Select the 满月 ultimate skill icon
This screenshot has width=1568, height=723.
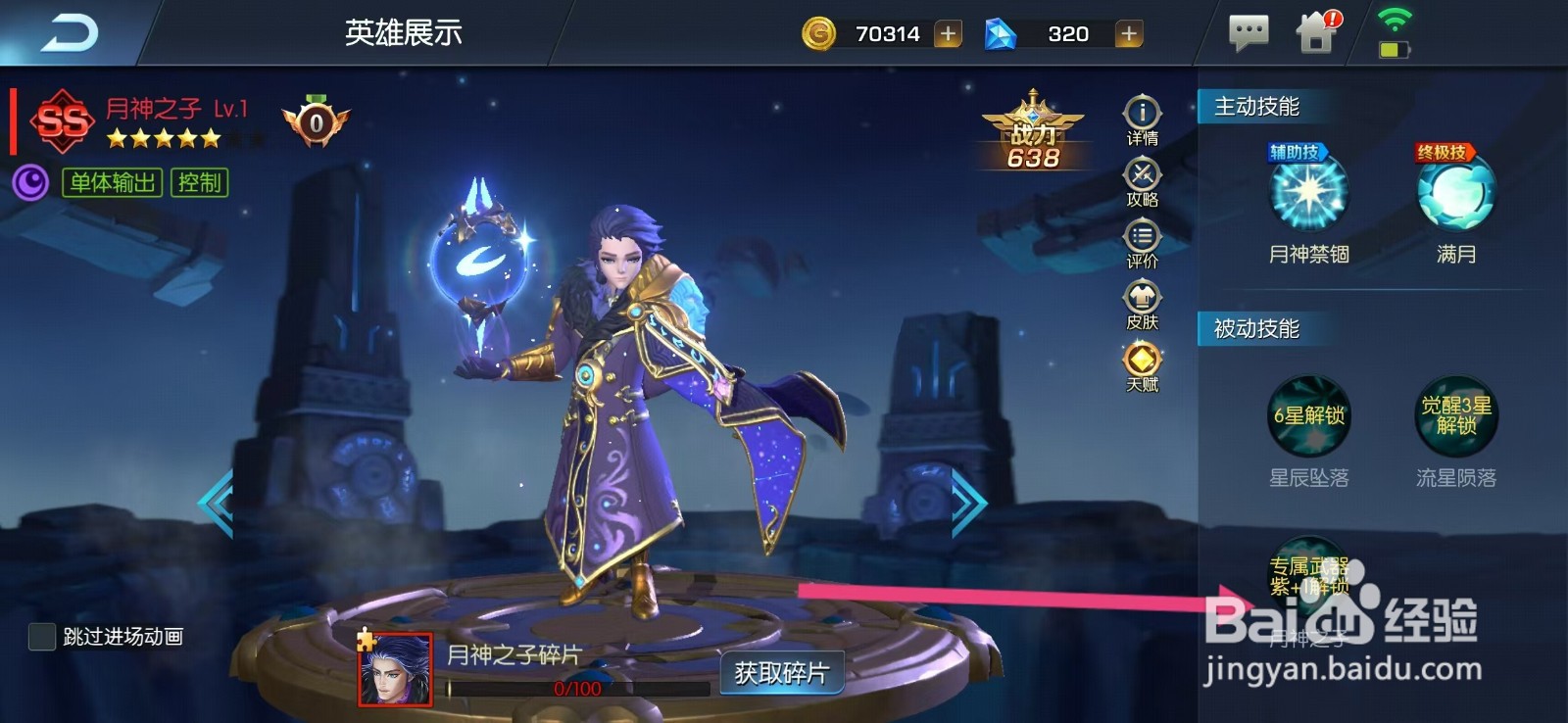[x=1457, y=196]
